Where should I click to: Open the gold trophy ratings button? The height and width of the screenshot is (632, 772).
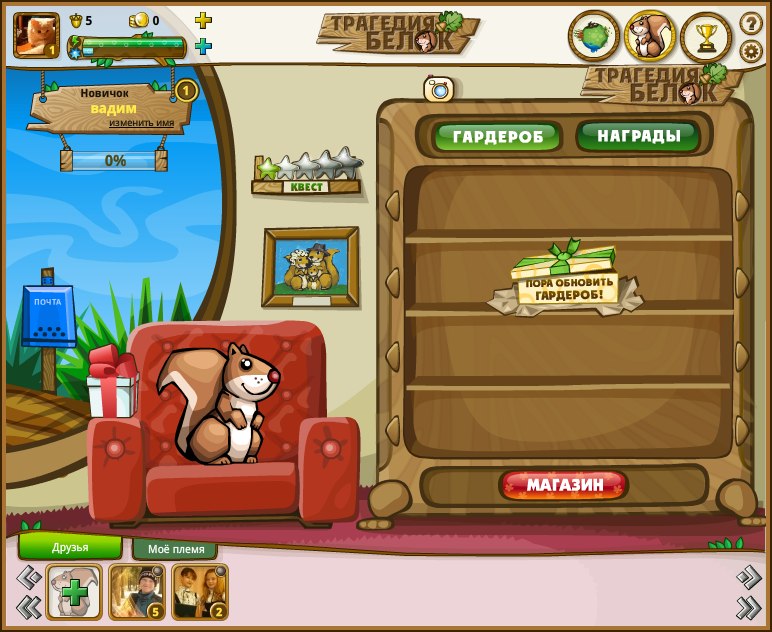click(x=706, y=37)
